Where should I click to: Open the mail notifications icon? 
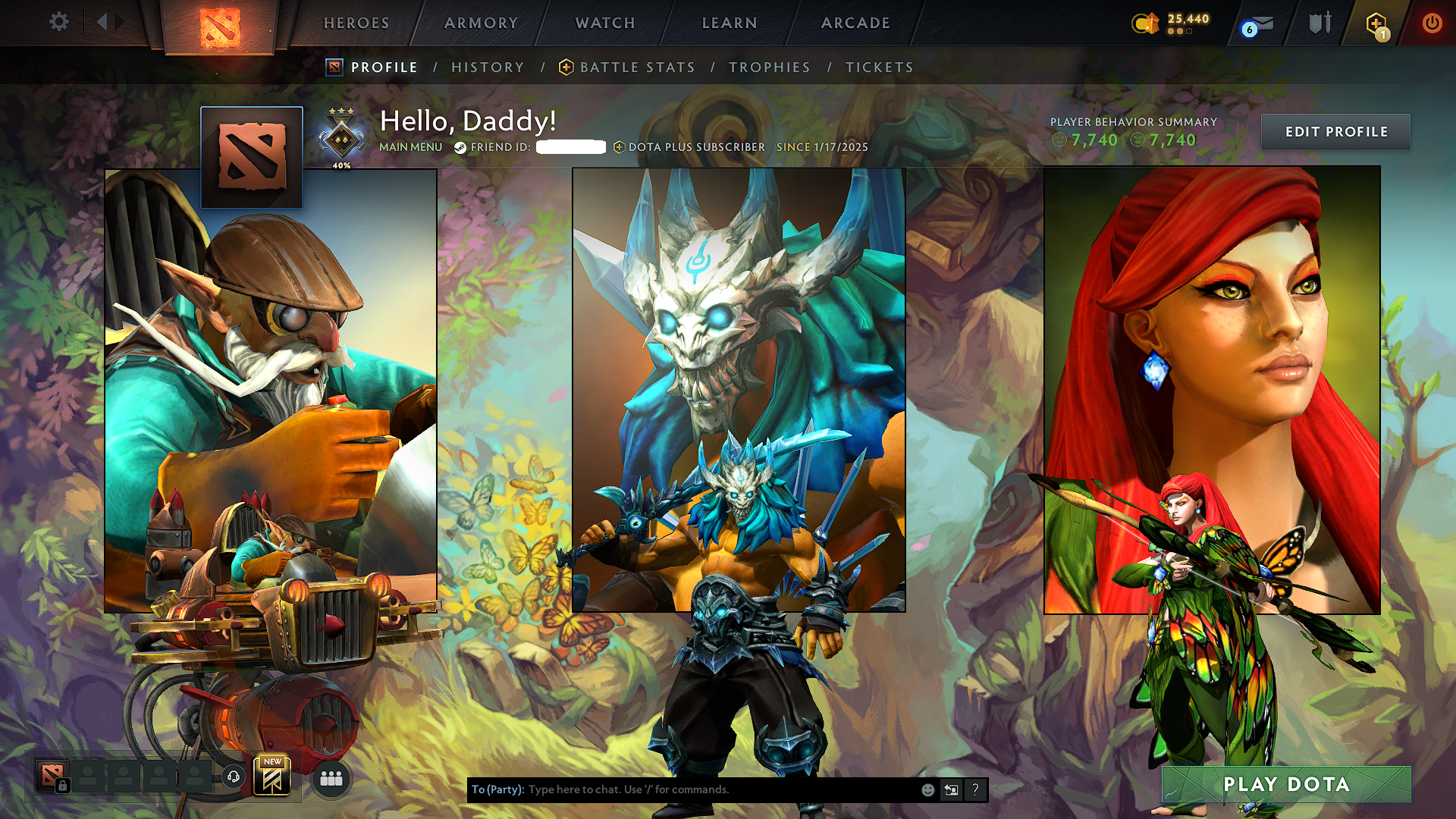[1259, 25]
